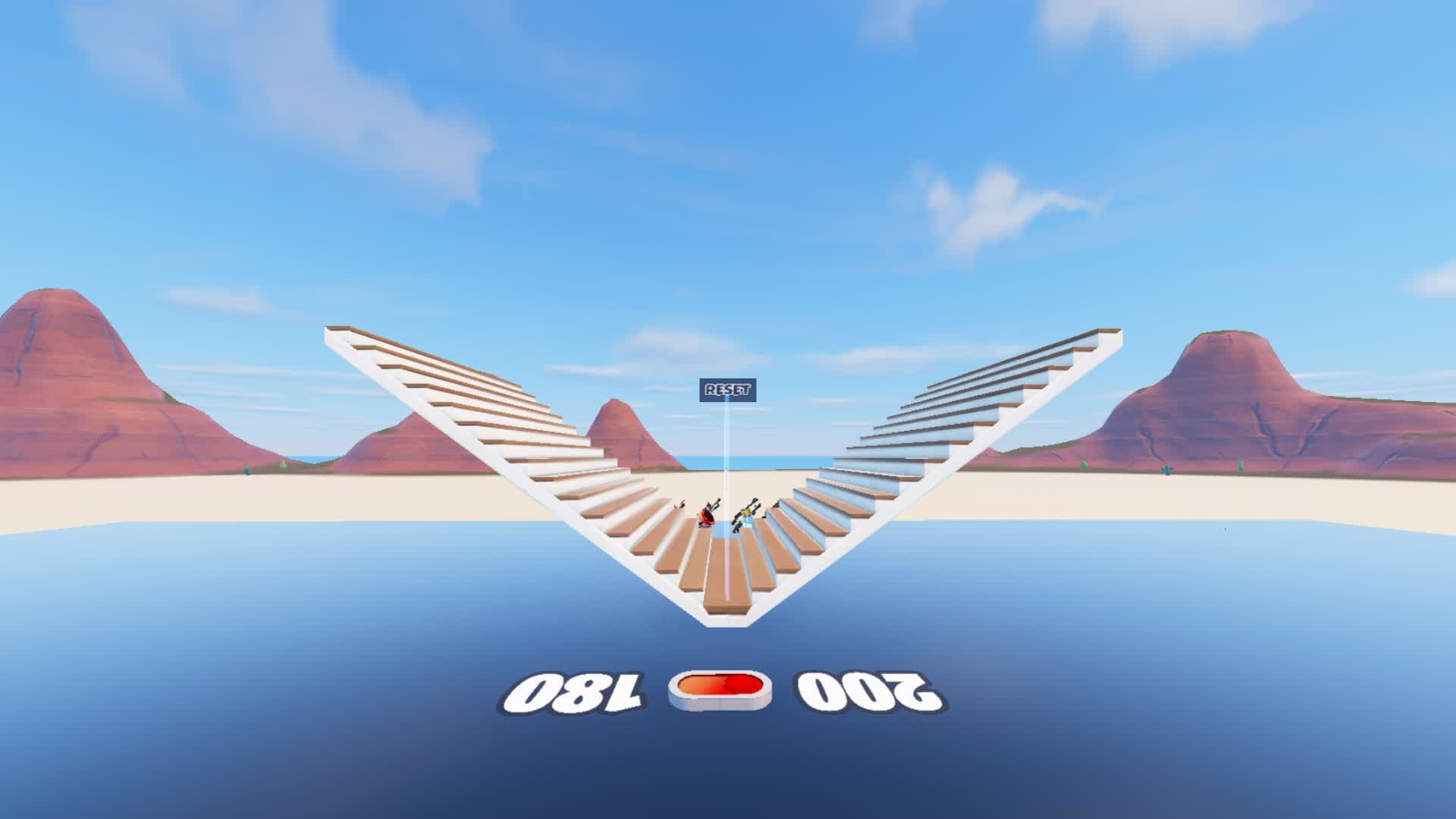Click the RESET sign above the staircase
Viewport: 1456px width, 819px height.
(726, 389)
